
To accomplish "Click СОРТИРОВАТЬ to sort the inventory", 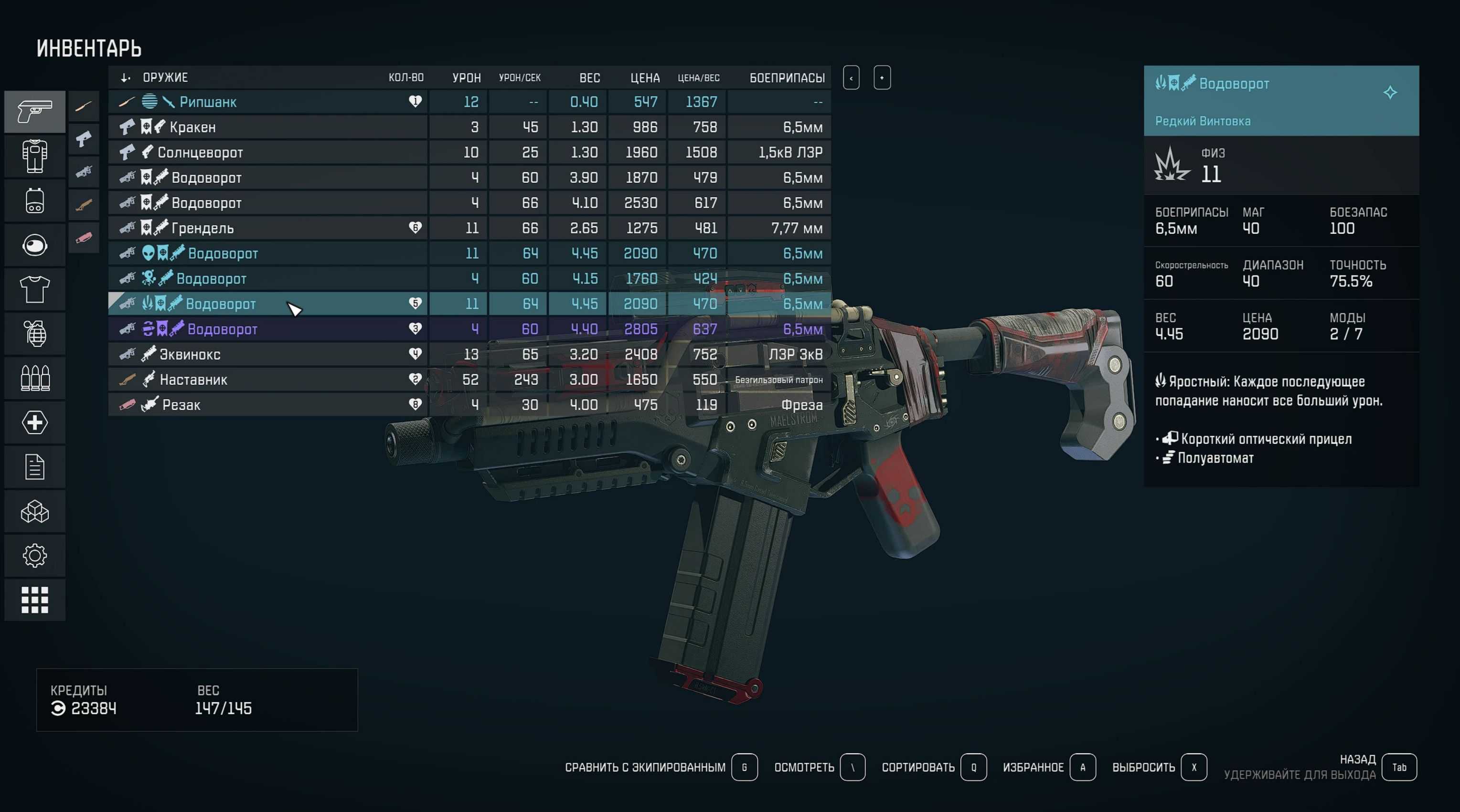I will click(917, 767).
